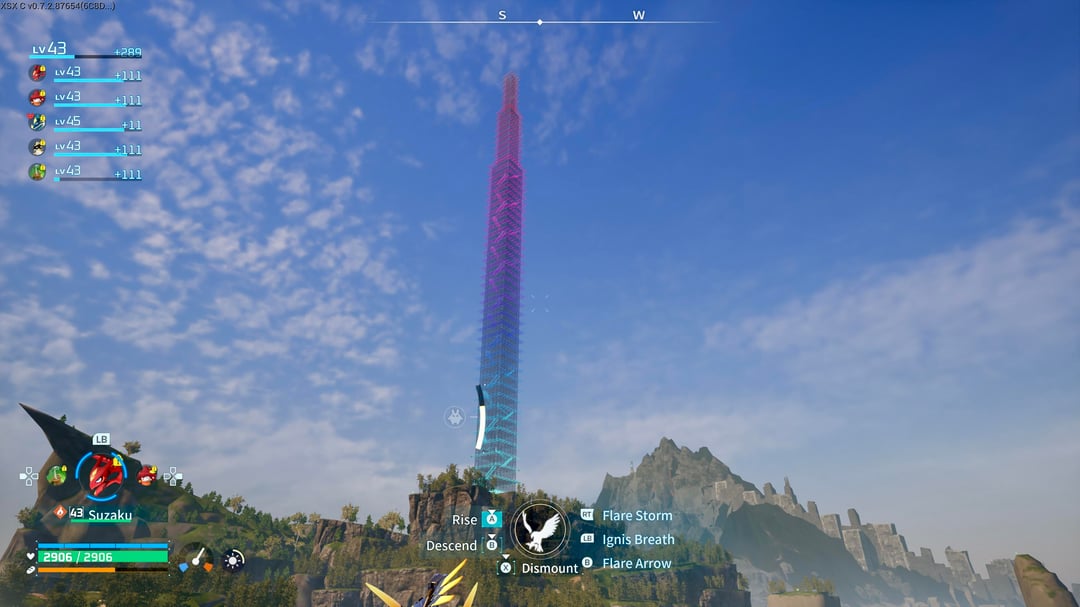The height and width of the screenshot is (607, 1080).
Task: Switch to the red pal right of Suzaku's portrait
Action: click(147, 475)
